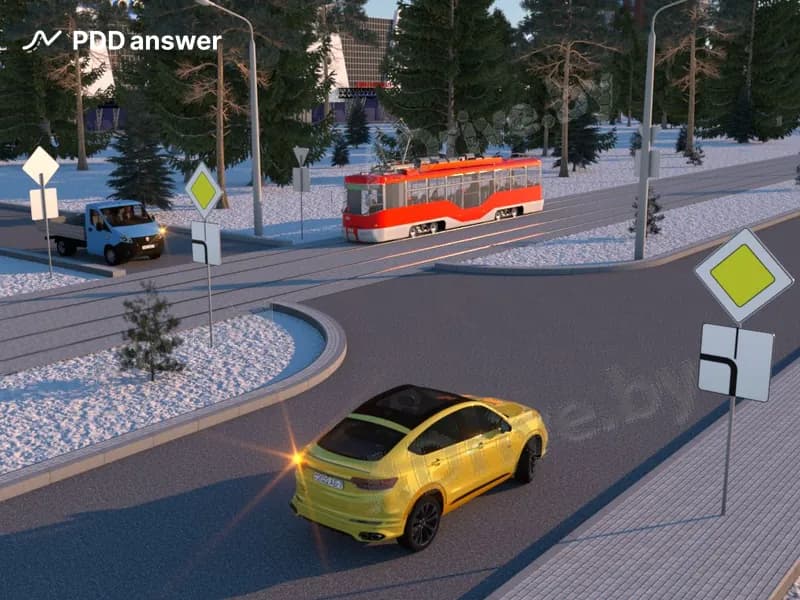This screenshot has width=800, height=600.
Task: Click the PDD answer logo
Action: 121,41
